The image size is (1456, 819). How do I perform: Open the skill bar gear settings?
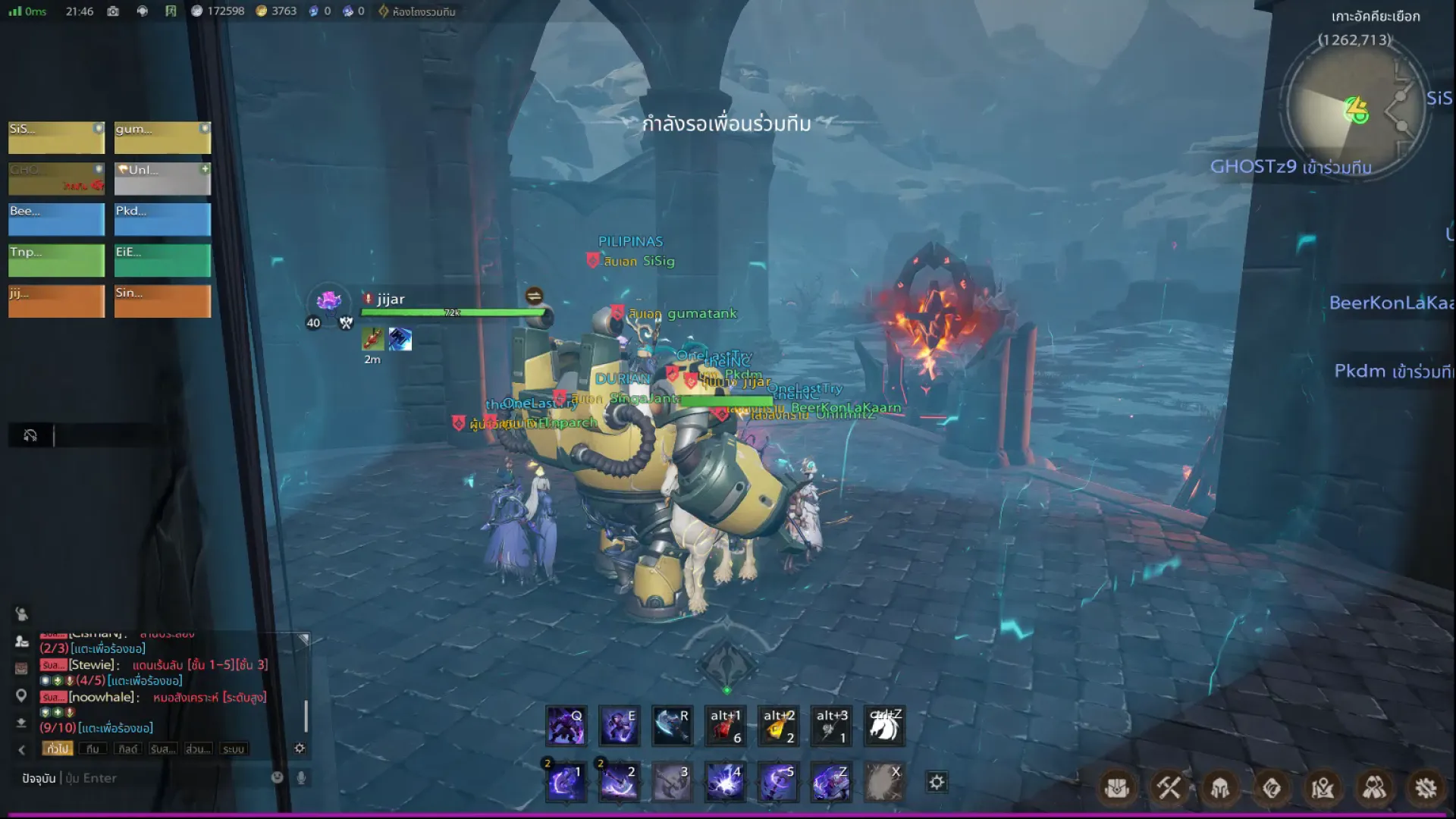[x=937, y=783]
